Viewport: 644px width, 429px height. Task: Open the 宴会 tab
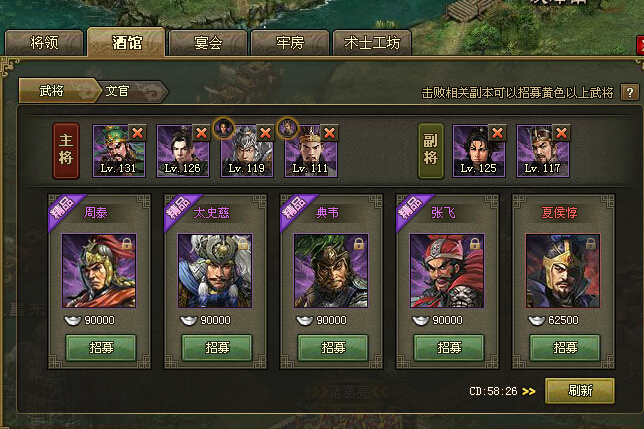coord(206,43)
